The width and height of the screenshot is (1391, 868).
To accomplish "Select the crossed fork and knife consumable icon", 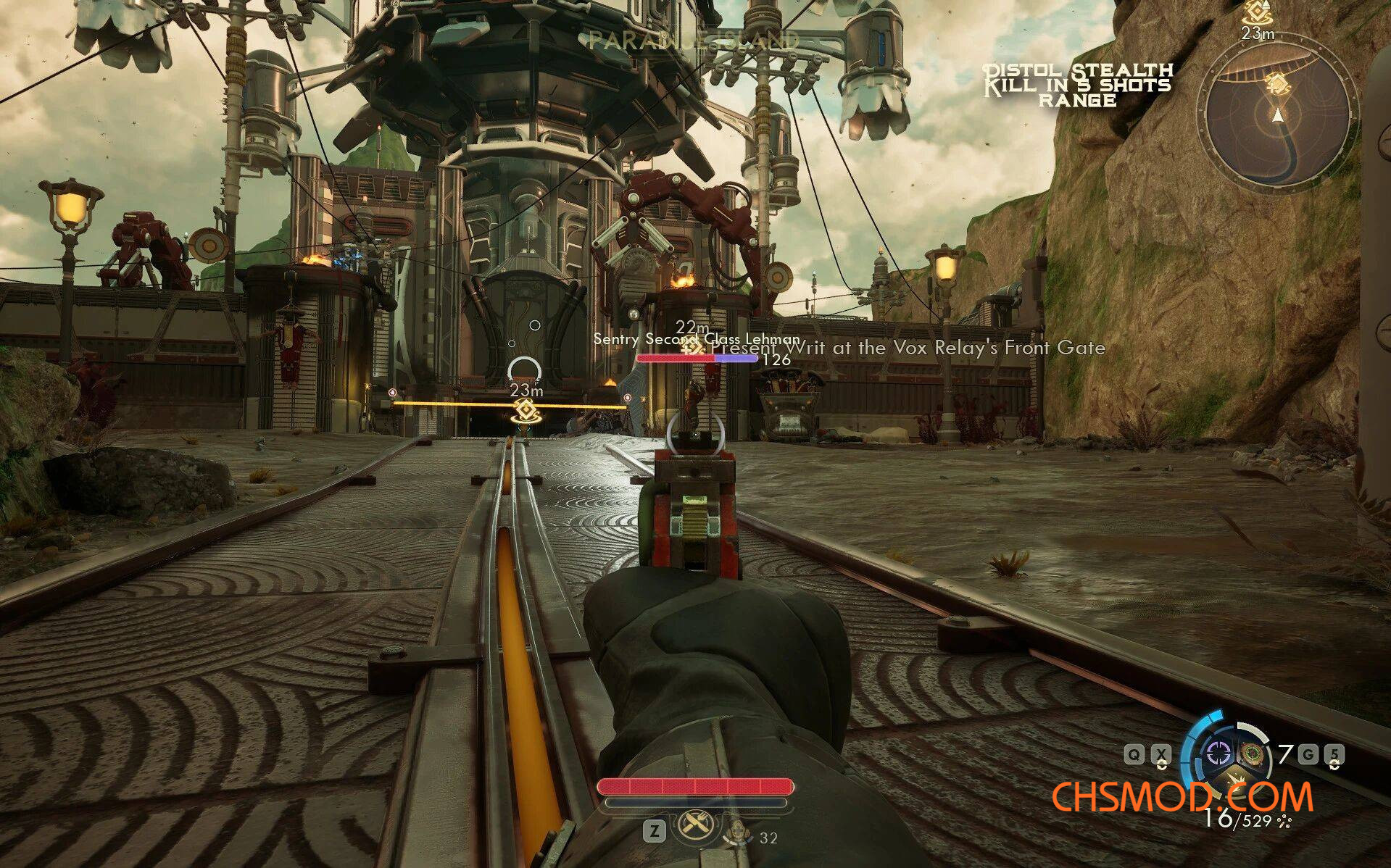I will tap(694, 825).
